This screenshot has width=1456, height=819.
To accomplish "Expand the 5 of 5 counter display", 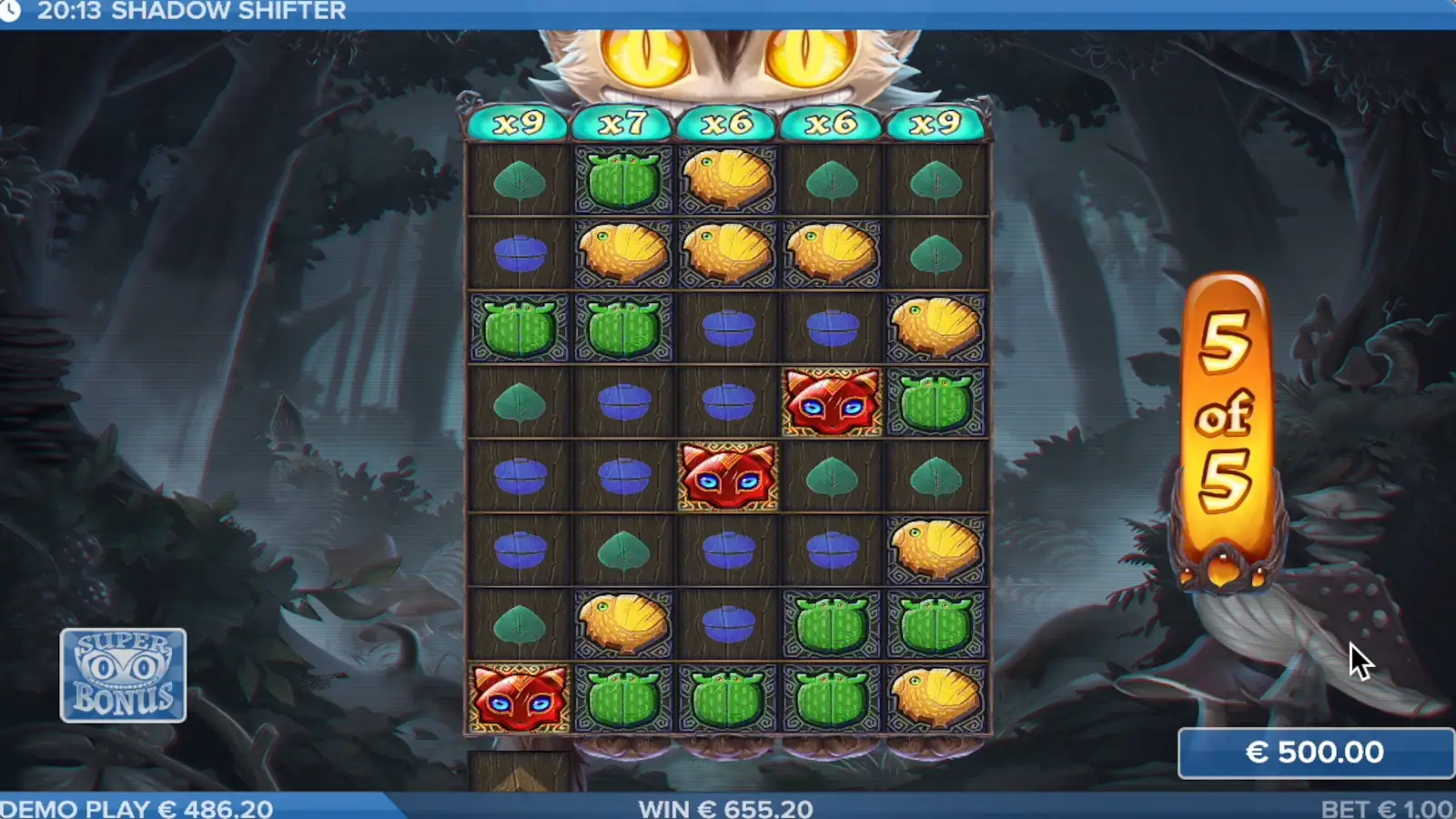I will click(x=1226, y=409).
